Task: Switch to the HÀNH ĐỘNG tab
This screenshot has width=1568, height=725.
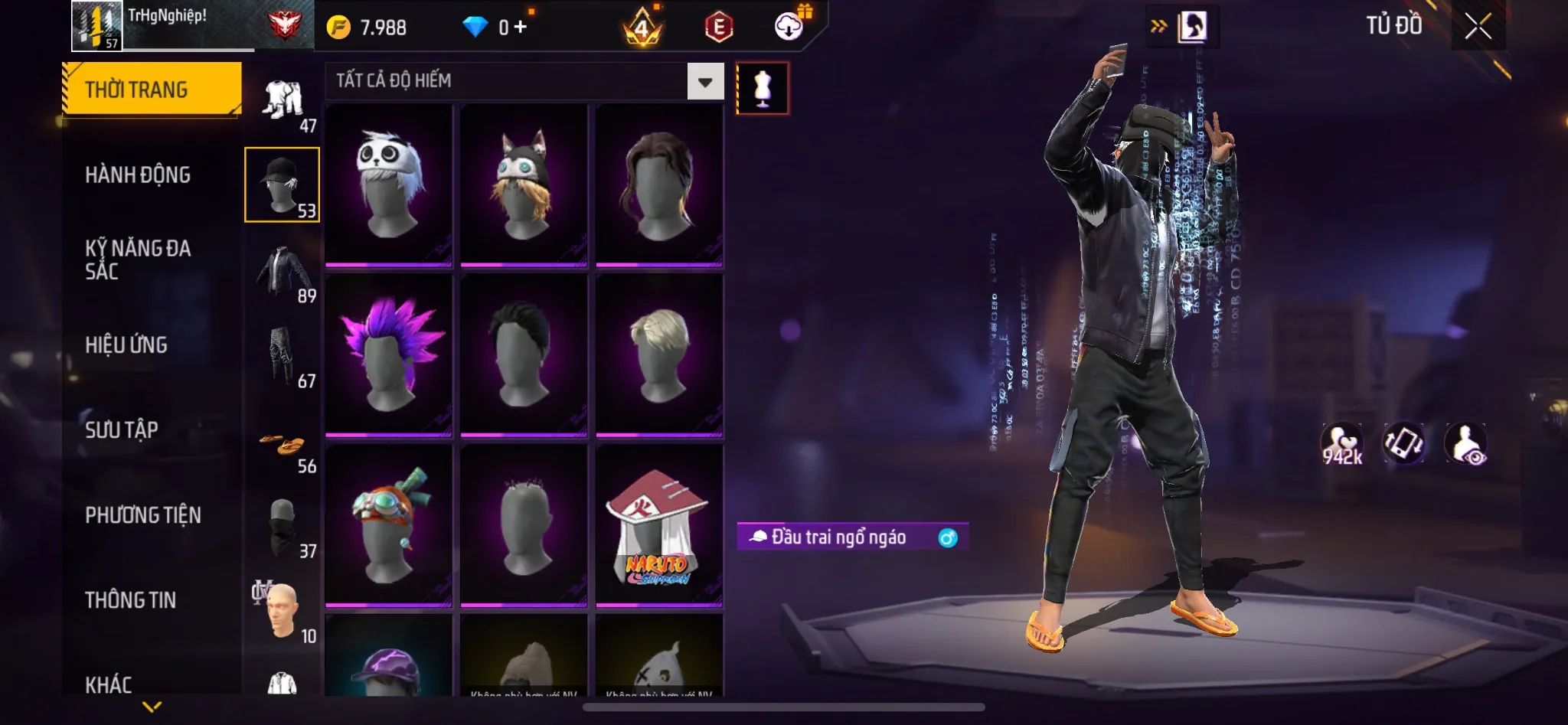Action: point(138,175)
